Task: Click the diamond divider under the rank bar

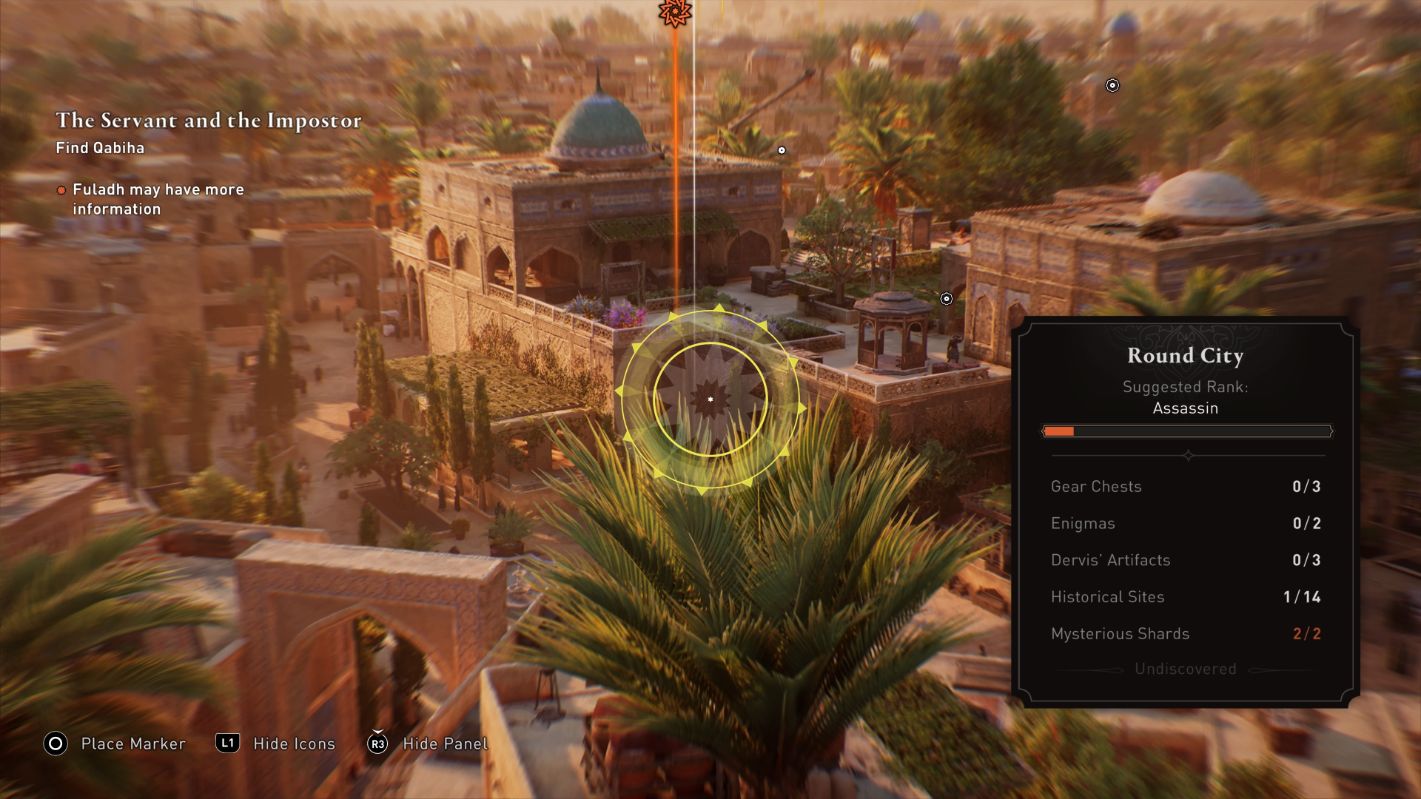Action: pos(1187,455)
